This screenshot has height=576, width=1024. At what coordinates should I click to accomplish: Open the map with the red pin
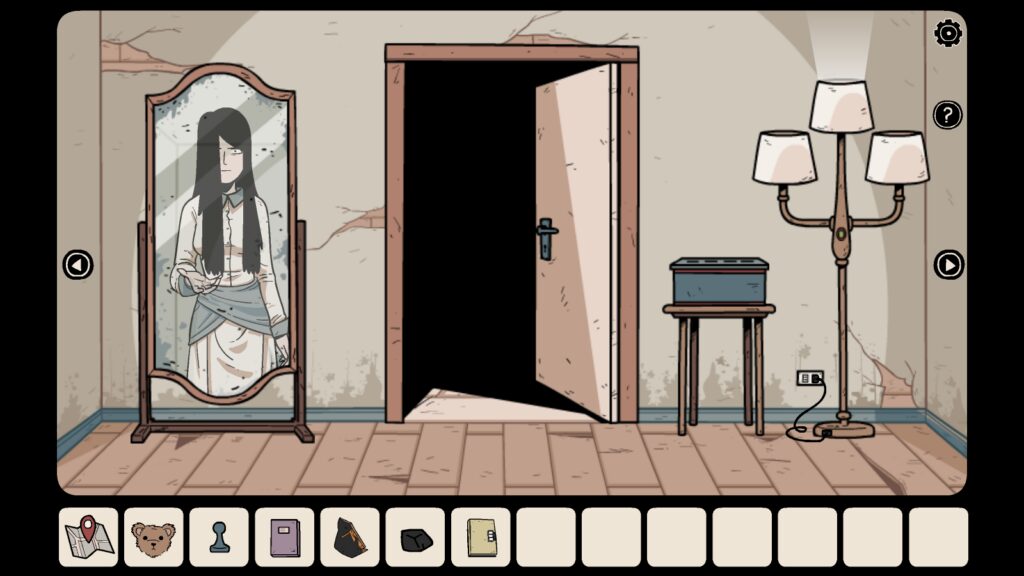[88, 538]
